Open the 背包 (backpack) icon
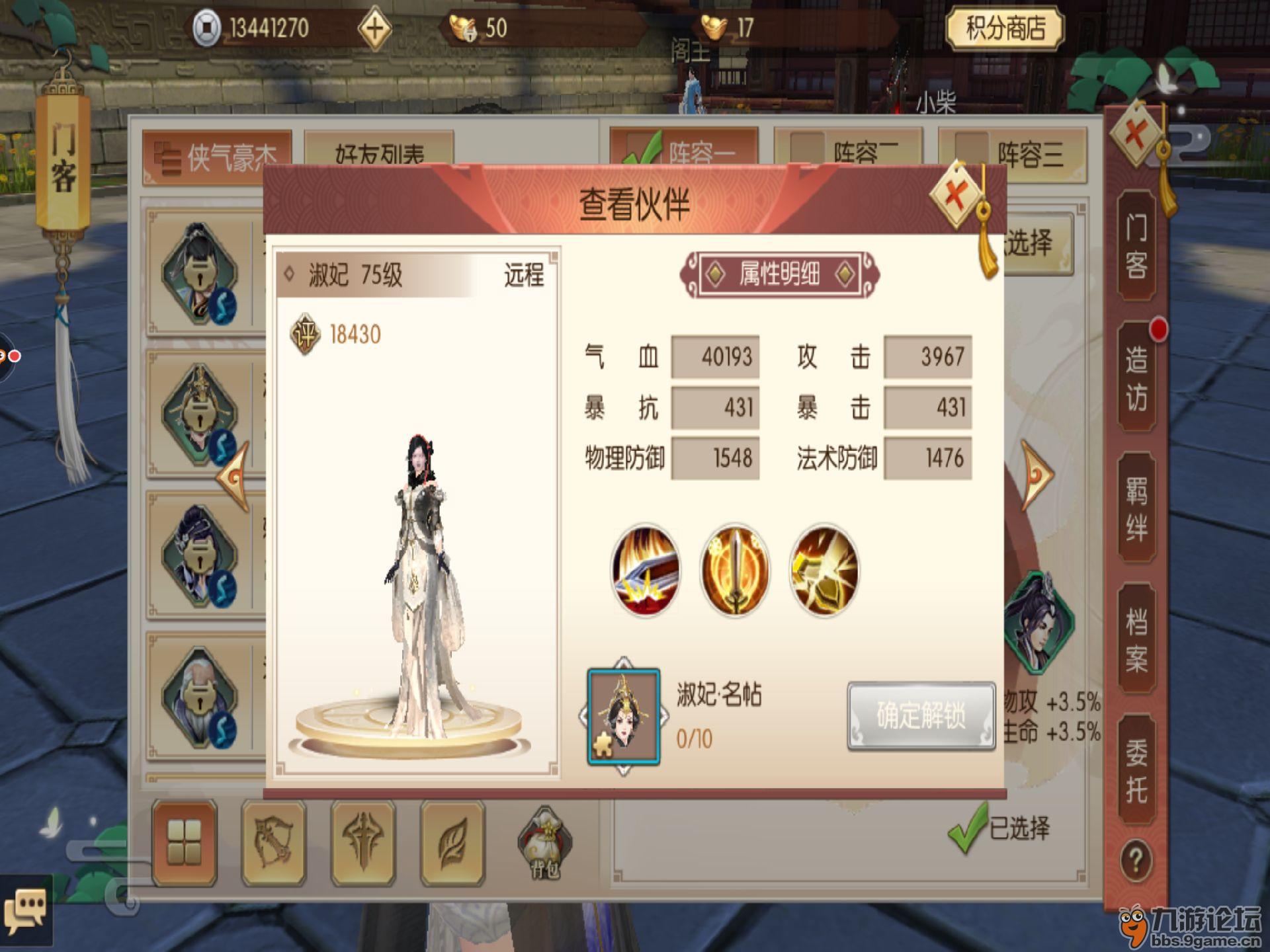The height and width of the screenshot is (952, 1270). coord(544,840)
